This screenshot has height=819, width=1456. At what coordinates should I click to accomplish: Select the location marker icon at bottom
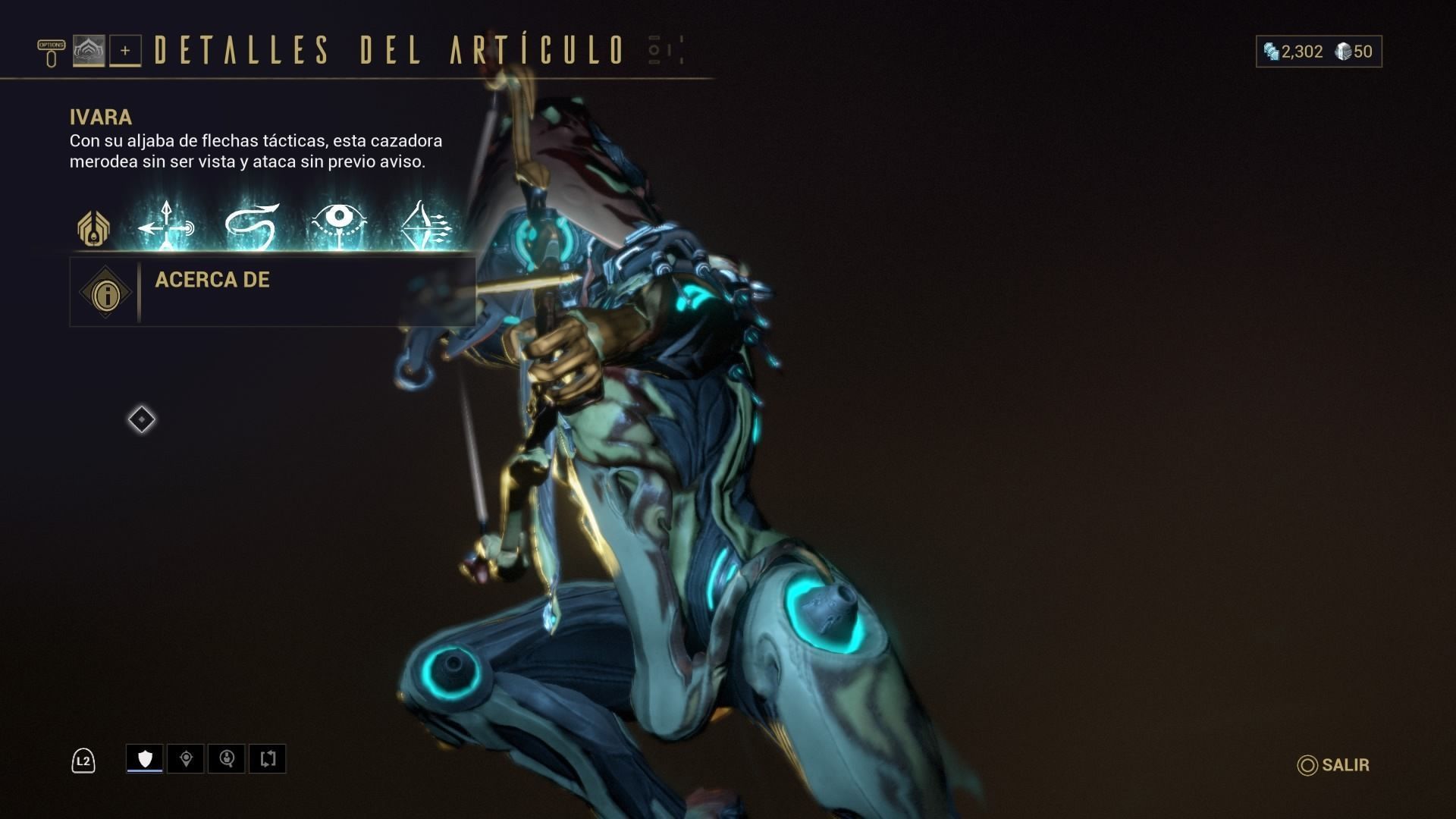click(186, 758)
